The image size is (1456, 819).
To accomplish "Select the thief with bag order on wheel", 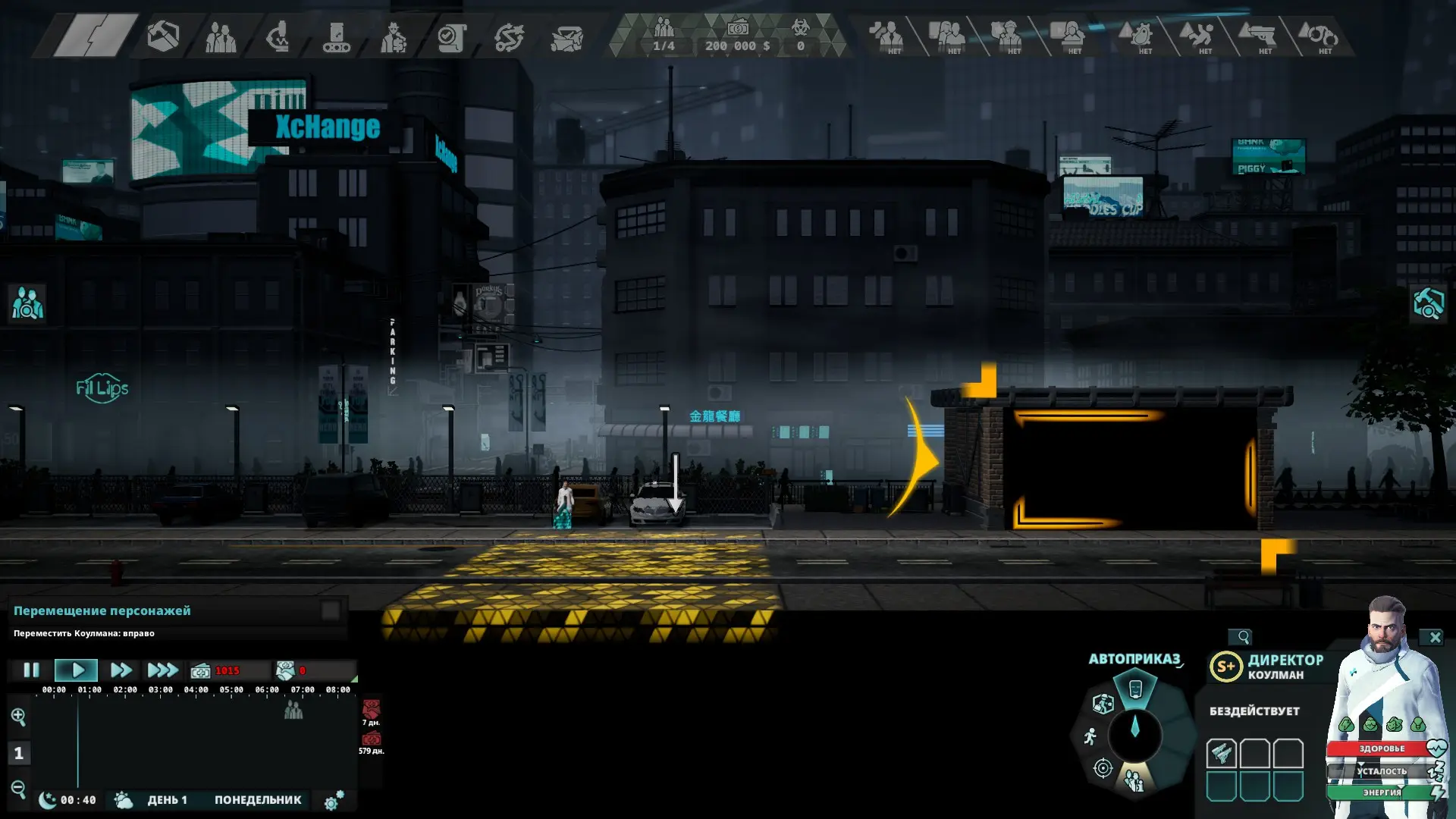I will (x=1103, y=703).
